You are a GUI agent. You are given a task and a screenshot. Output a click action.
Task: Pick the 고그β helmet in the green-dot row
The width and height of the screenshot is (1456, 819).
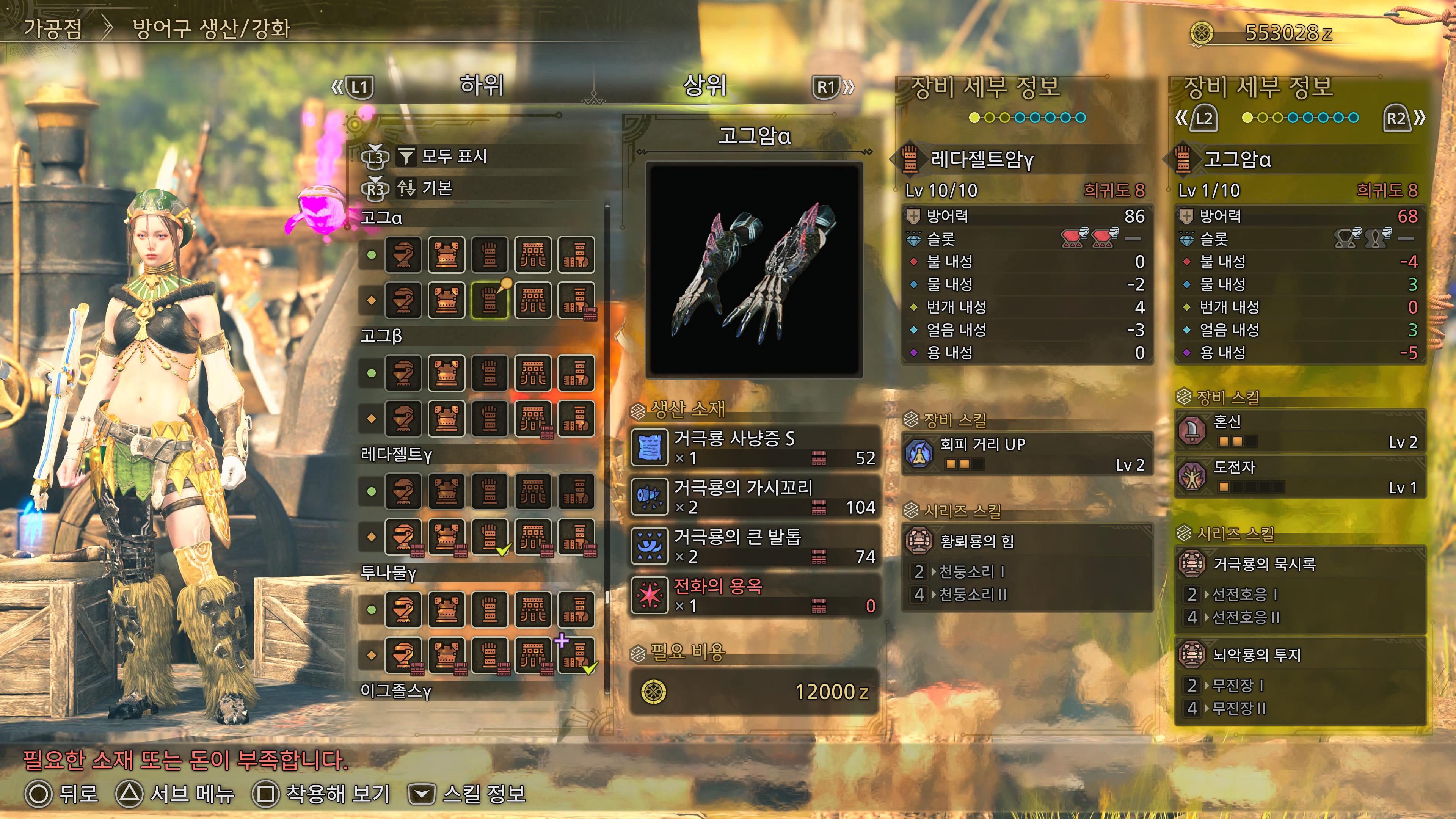[x=403, y=373]
